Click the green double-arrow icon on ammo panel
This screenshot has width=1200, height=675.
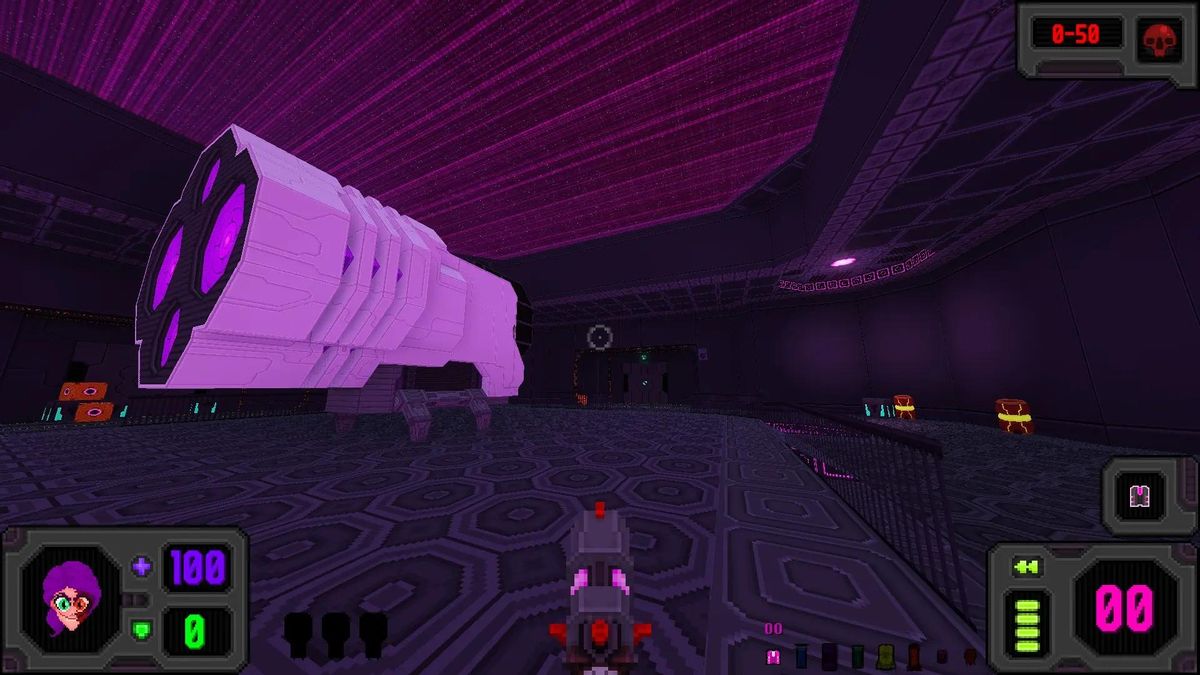[x=1026, y=568]
